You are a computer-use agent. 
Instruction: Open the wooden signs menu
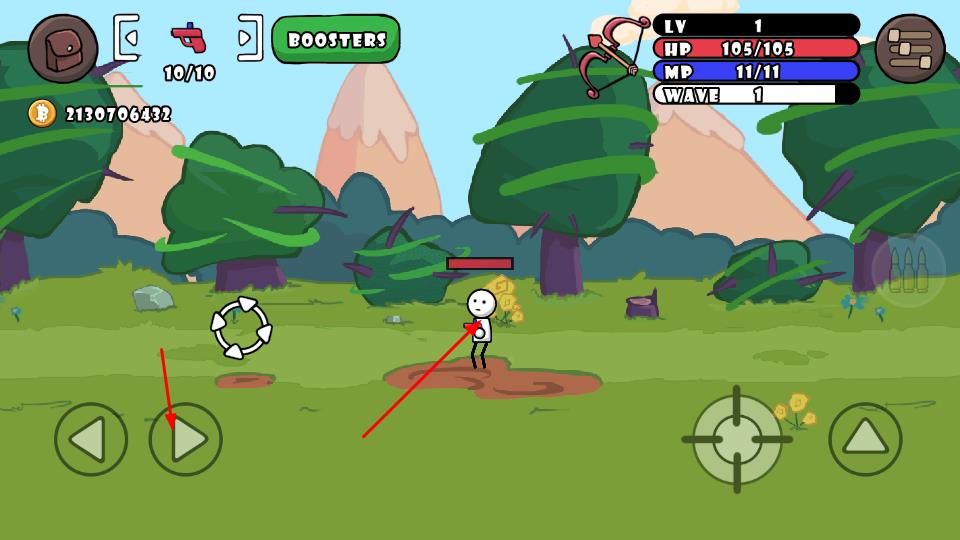909,48
